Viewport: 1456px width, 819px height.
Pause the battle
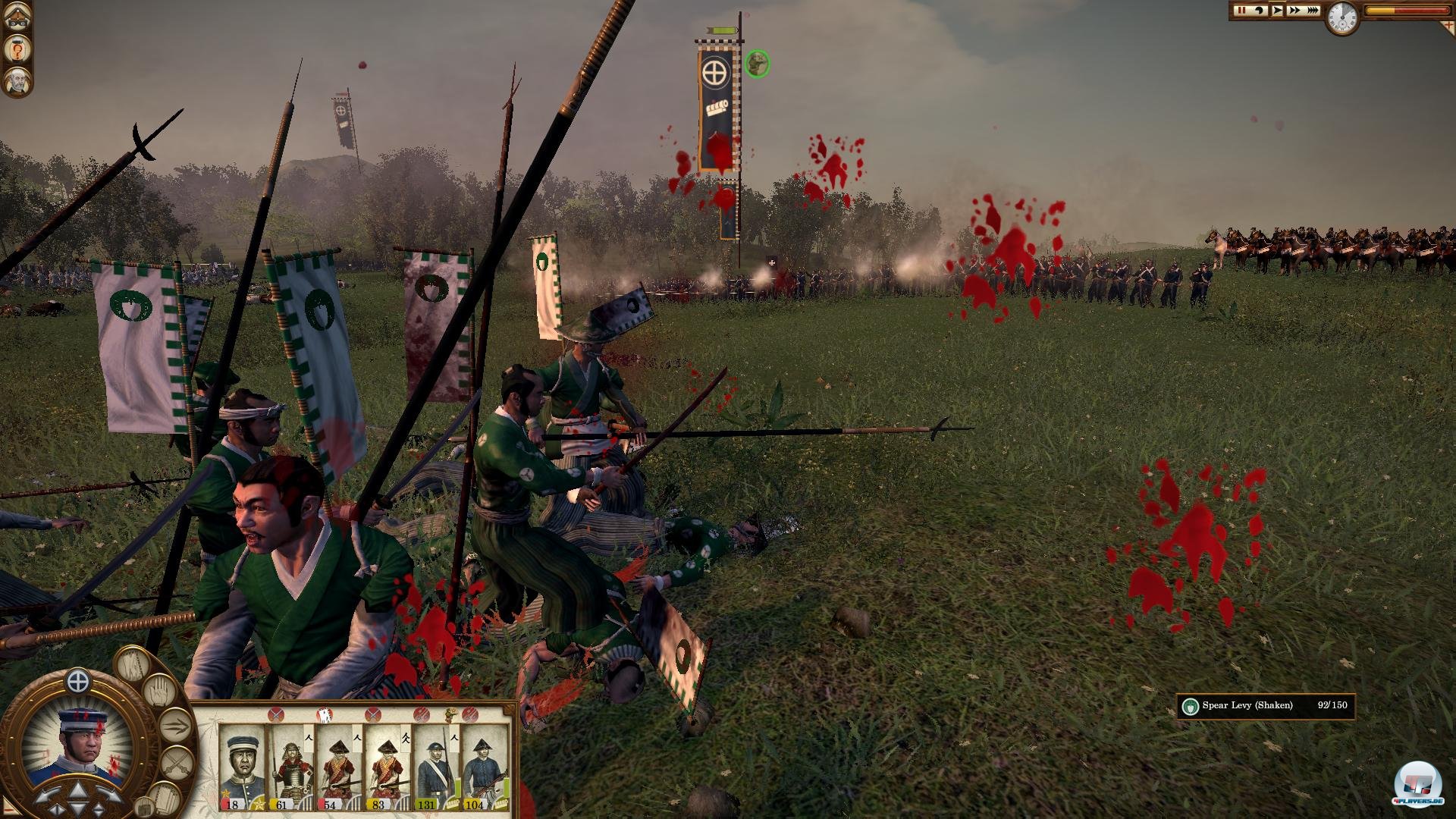(x=1241, y=11)
